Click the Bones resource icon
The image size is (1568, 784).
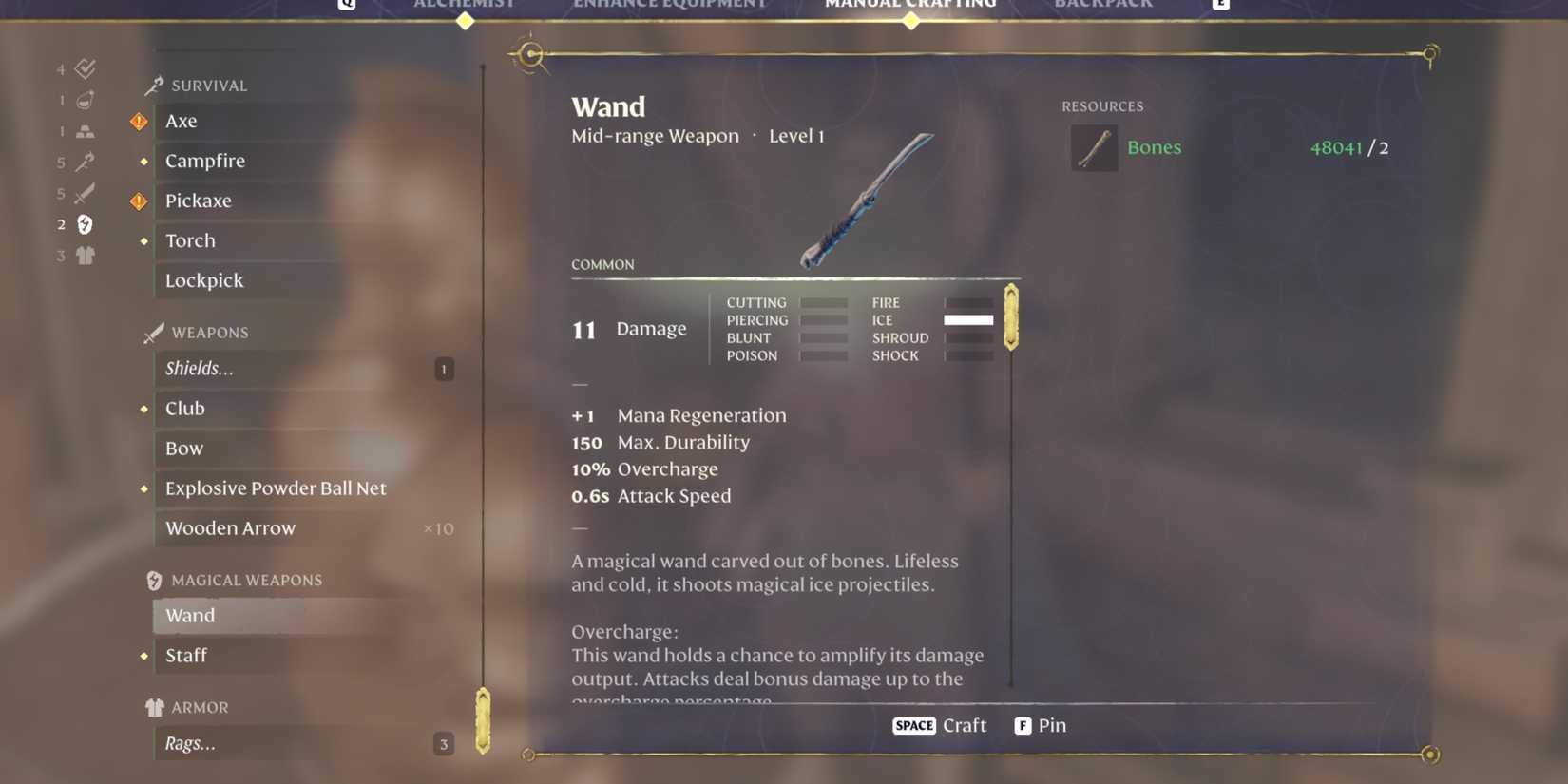click(x=1094, y=148)
